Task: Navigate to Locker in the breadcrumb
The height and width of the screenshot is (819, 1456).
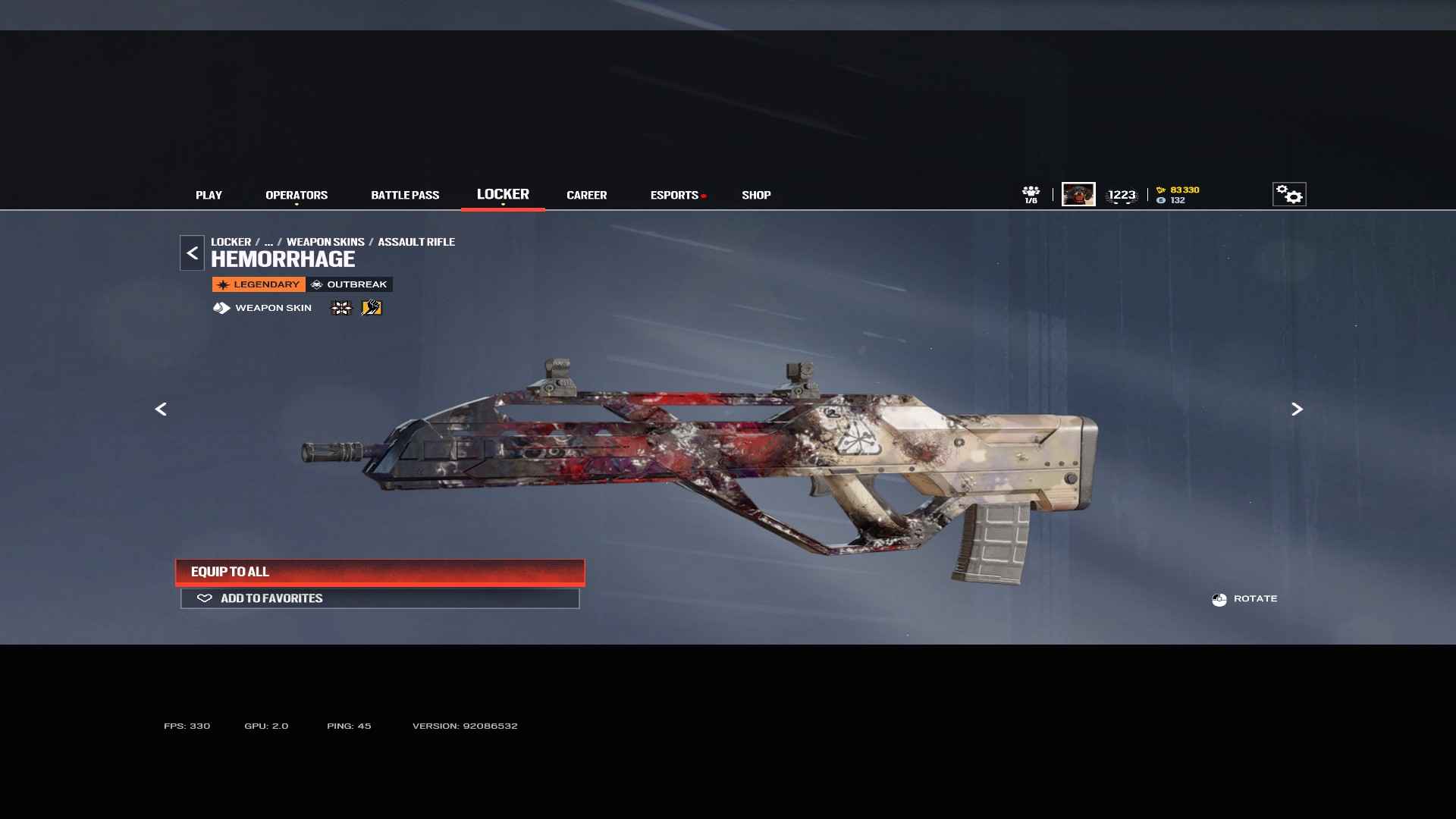Action: click(x=231, y=242)
